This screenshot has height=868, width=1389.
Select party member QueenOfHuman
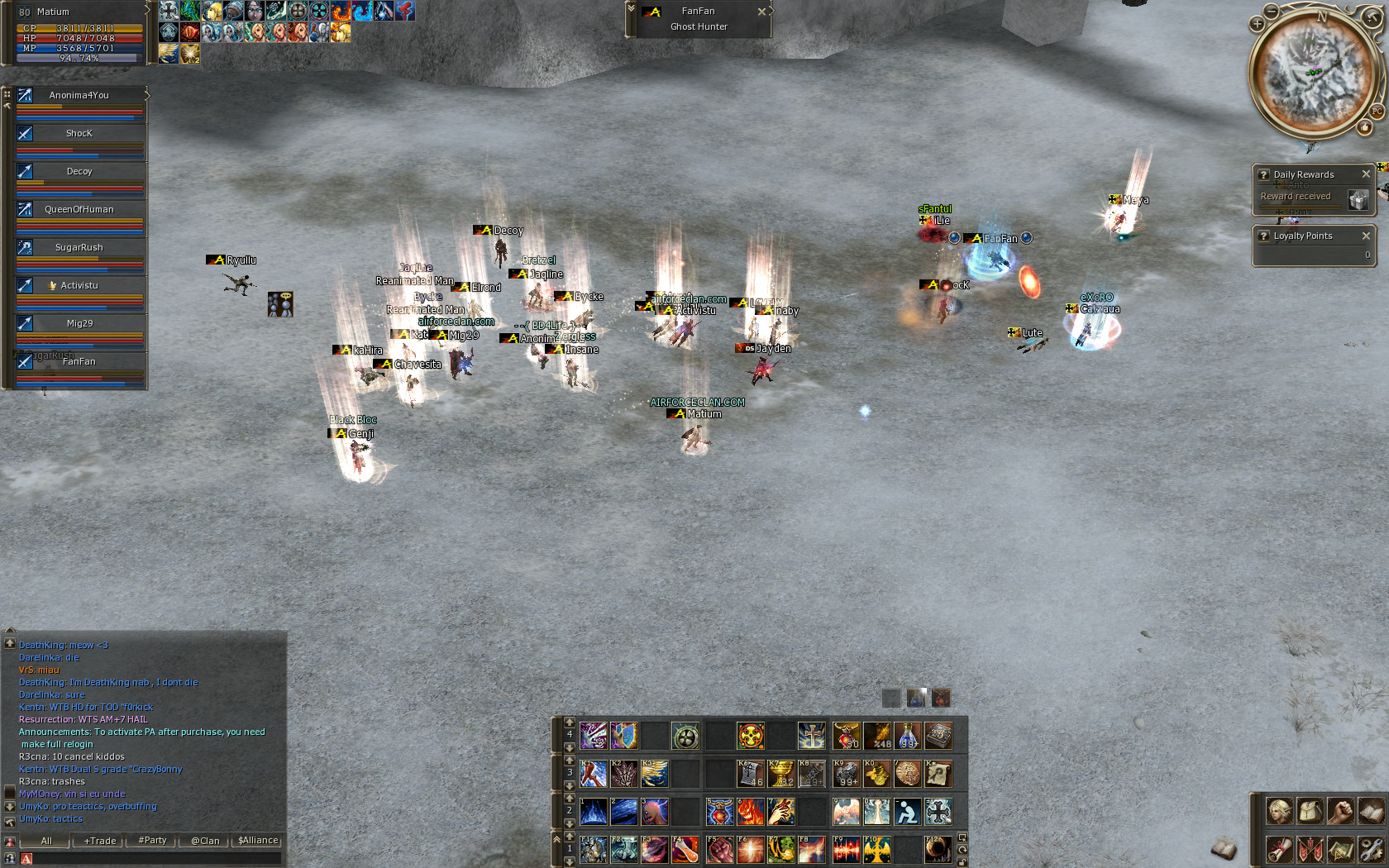coord(79,210)
